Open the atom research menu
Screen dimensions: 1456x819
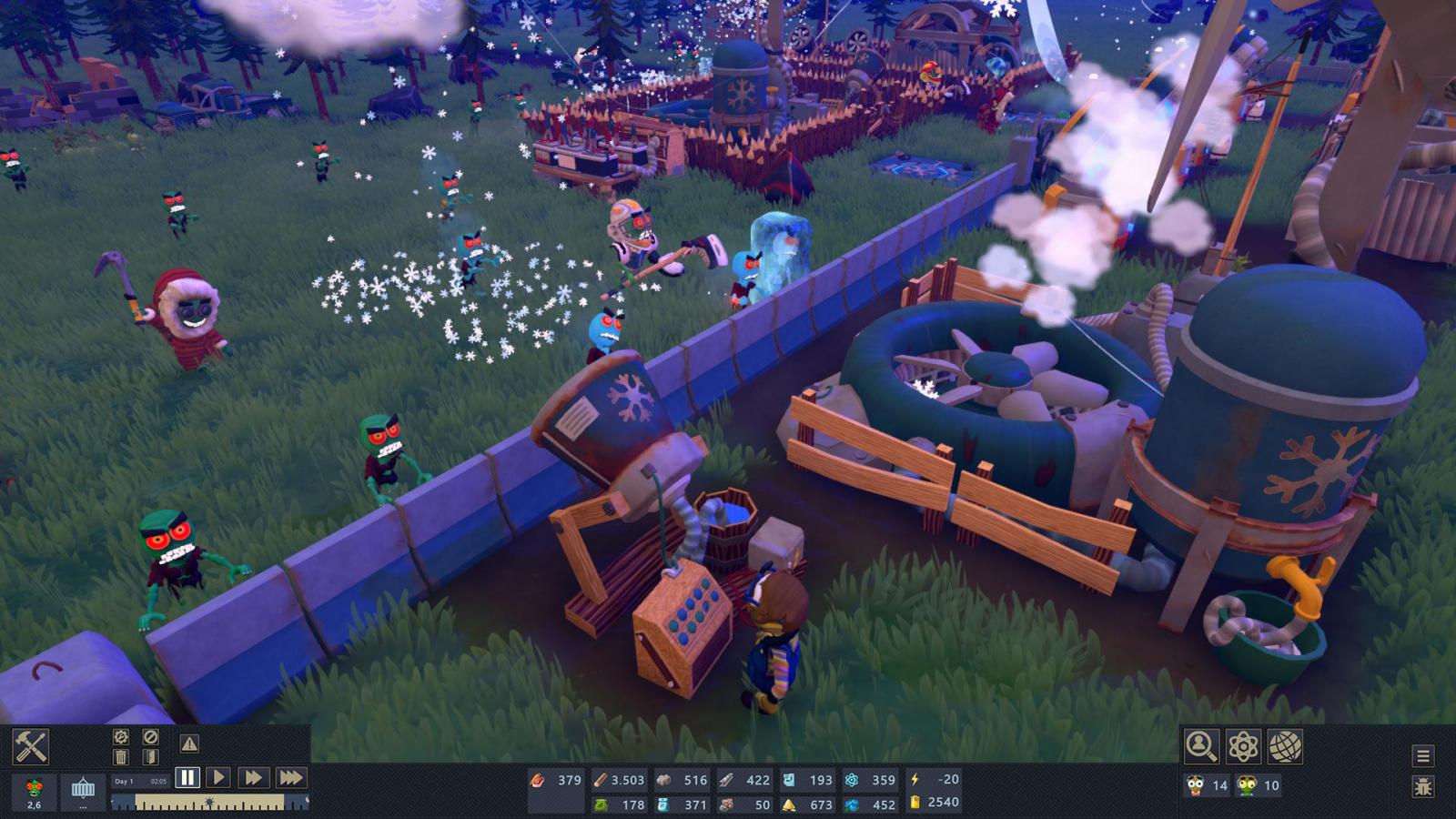[1243, 746]
